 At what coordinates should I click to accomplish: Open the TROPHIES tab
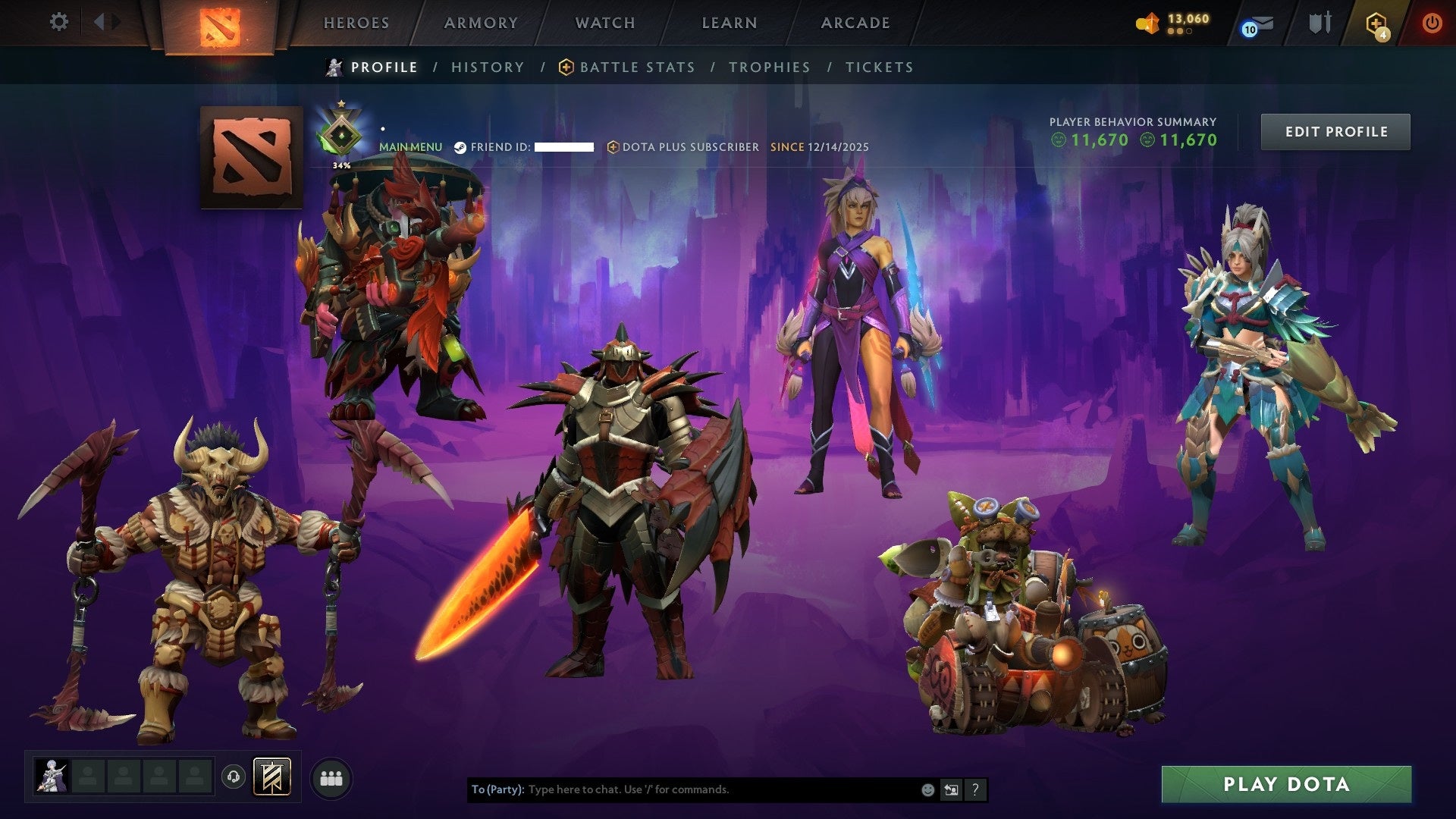click(769, 67)
